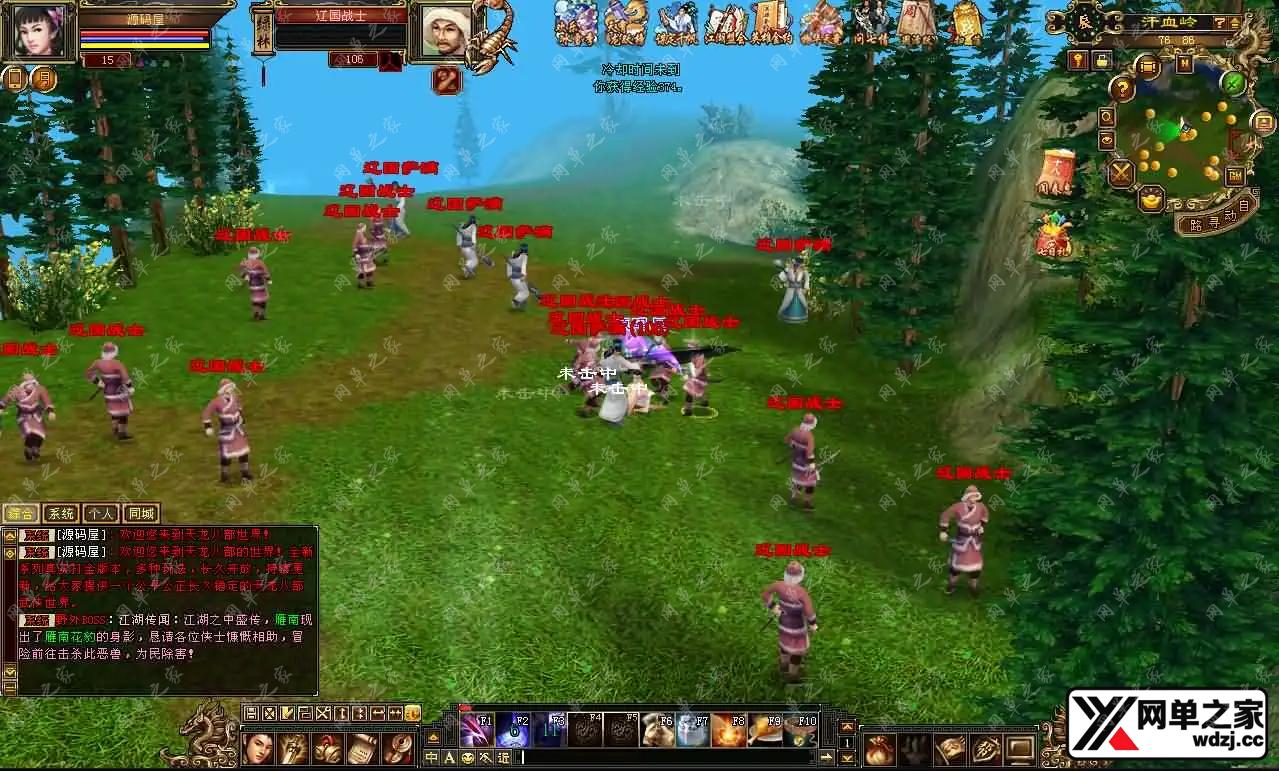Viewport: 1279px width, 771px height.
Task: Click the 辽国战士 target portrait
Action: tap(446, 32)
